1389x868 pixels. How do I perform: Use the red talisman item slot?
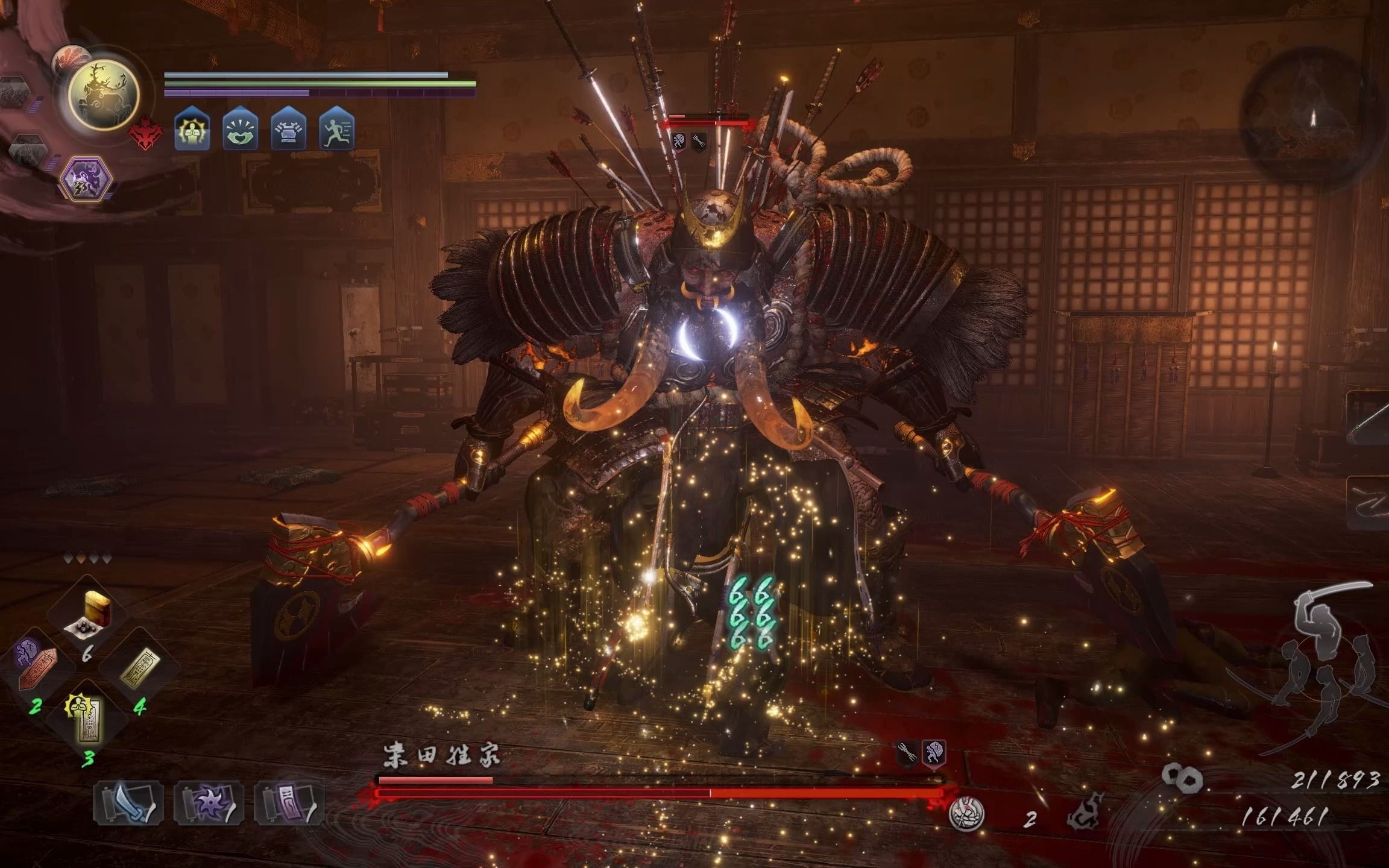pos(36,667)
